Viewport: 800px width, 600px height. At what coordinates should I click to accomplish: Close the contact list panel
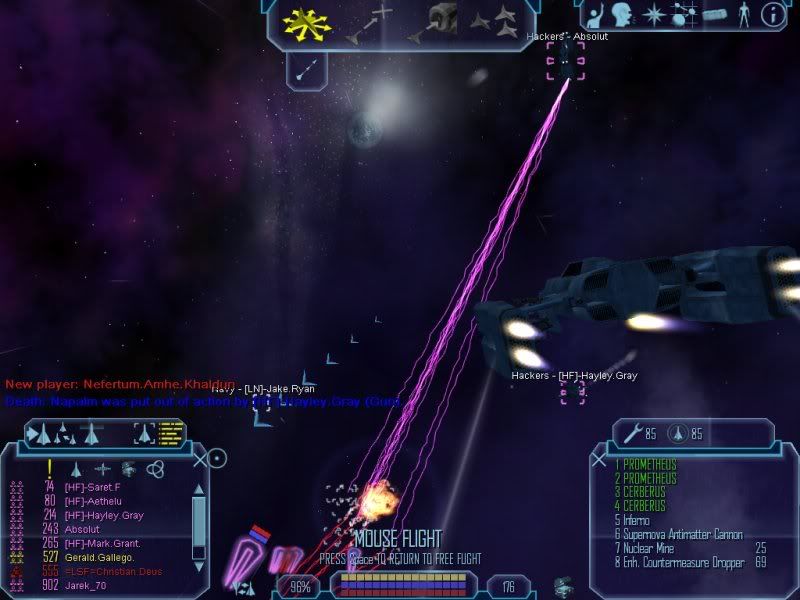[x=199, y=460]
